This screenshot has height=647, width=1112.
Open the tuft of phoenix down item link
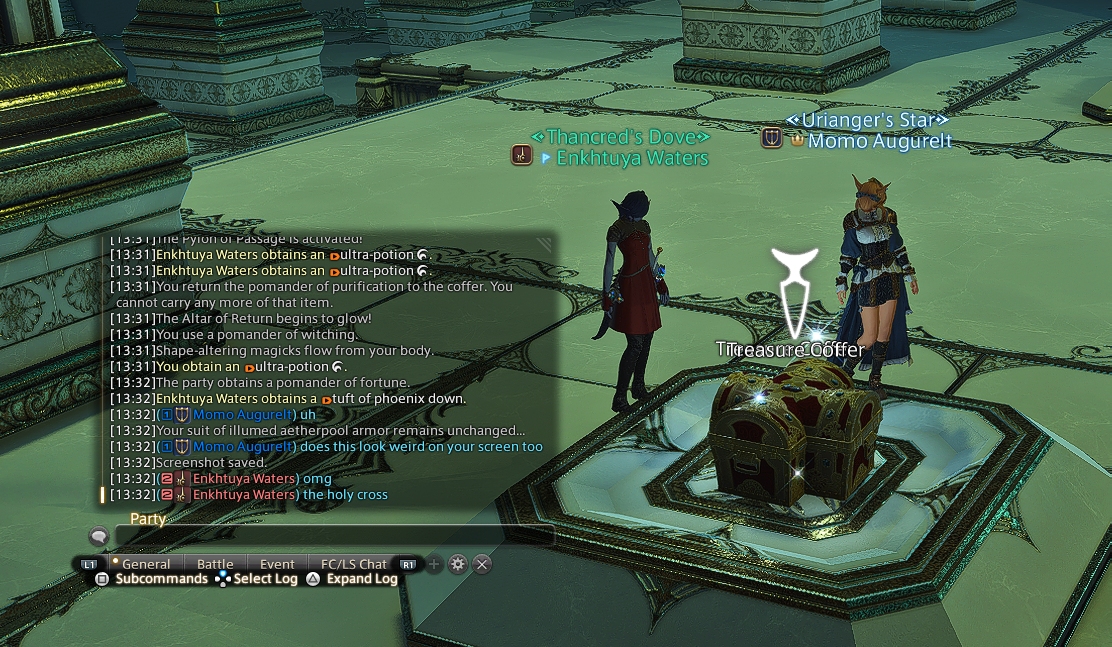point(398,399)
